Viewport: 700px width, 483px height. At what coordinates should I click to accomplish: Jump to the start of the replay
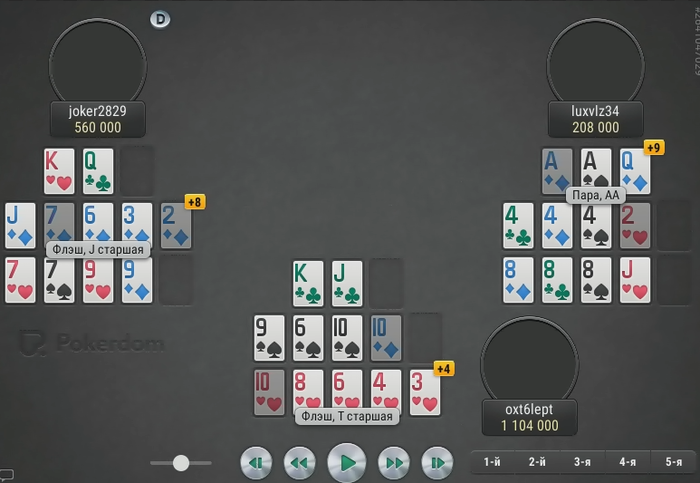(x=256, y=463)
